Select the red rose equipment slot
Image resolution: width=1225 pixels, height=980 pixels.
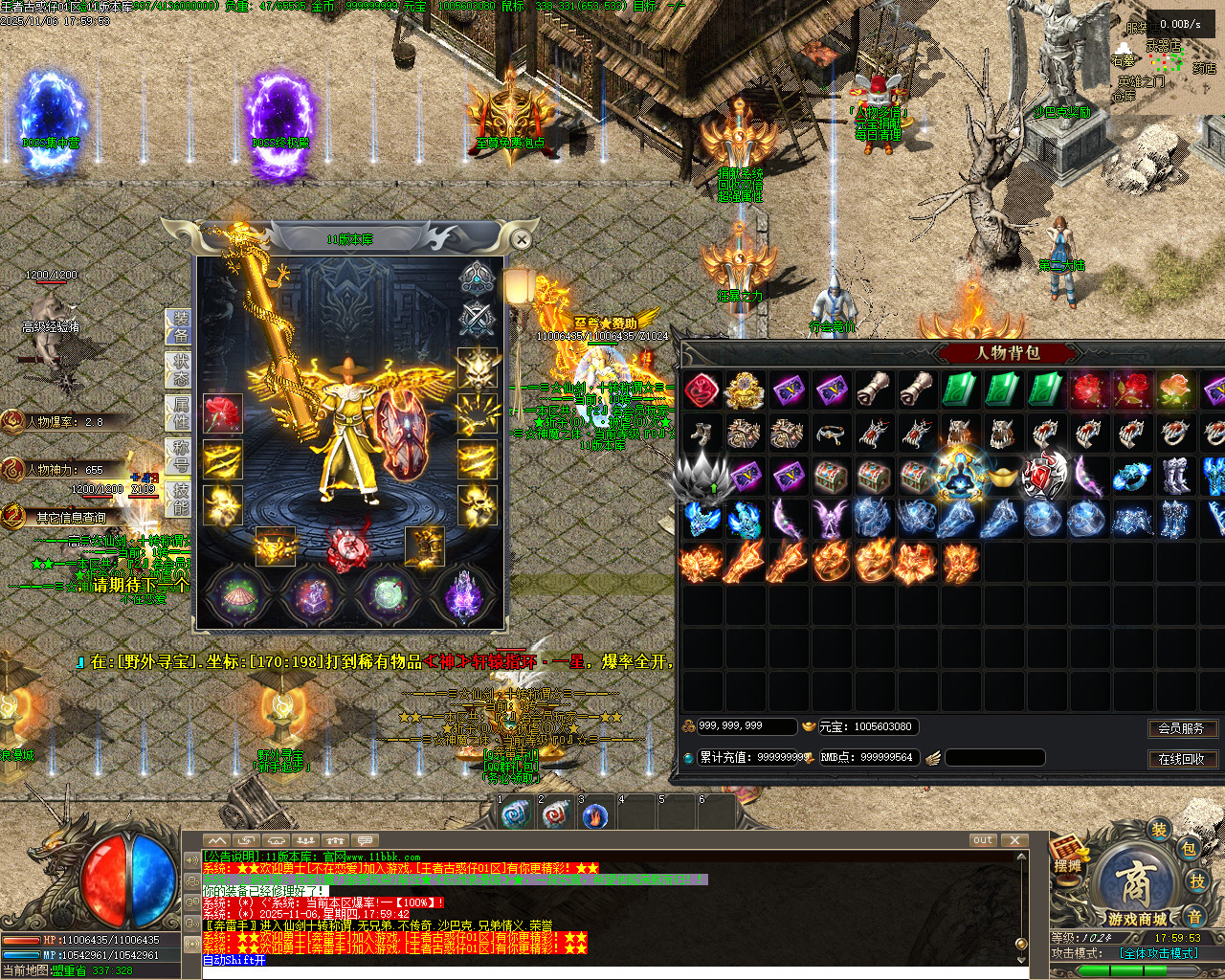(223, 413)
